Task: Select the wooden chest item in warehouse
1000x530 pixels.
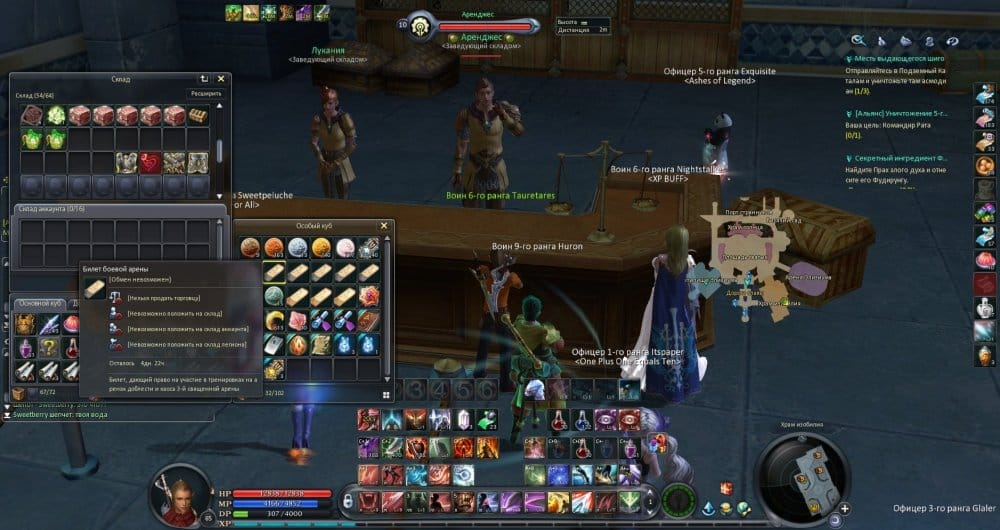Action: [x=199, y=114]
